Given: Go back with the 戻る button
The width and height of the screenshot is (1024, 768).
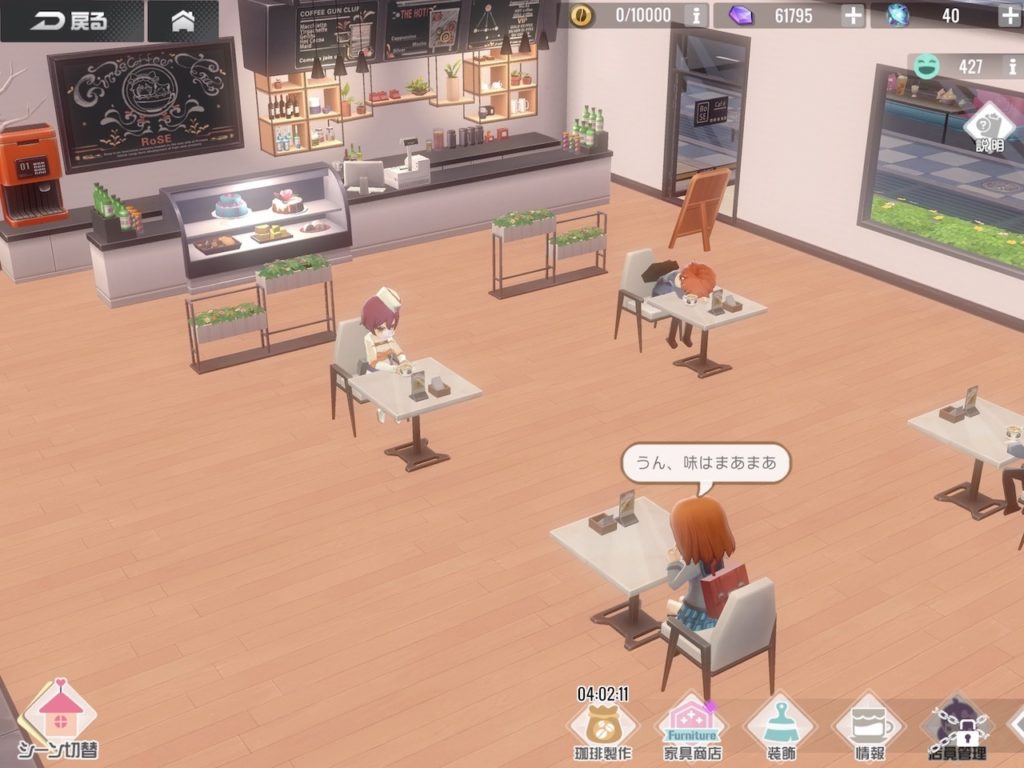Looking at the screenshot, I should (70, 21).
